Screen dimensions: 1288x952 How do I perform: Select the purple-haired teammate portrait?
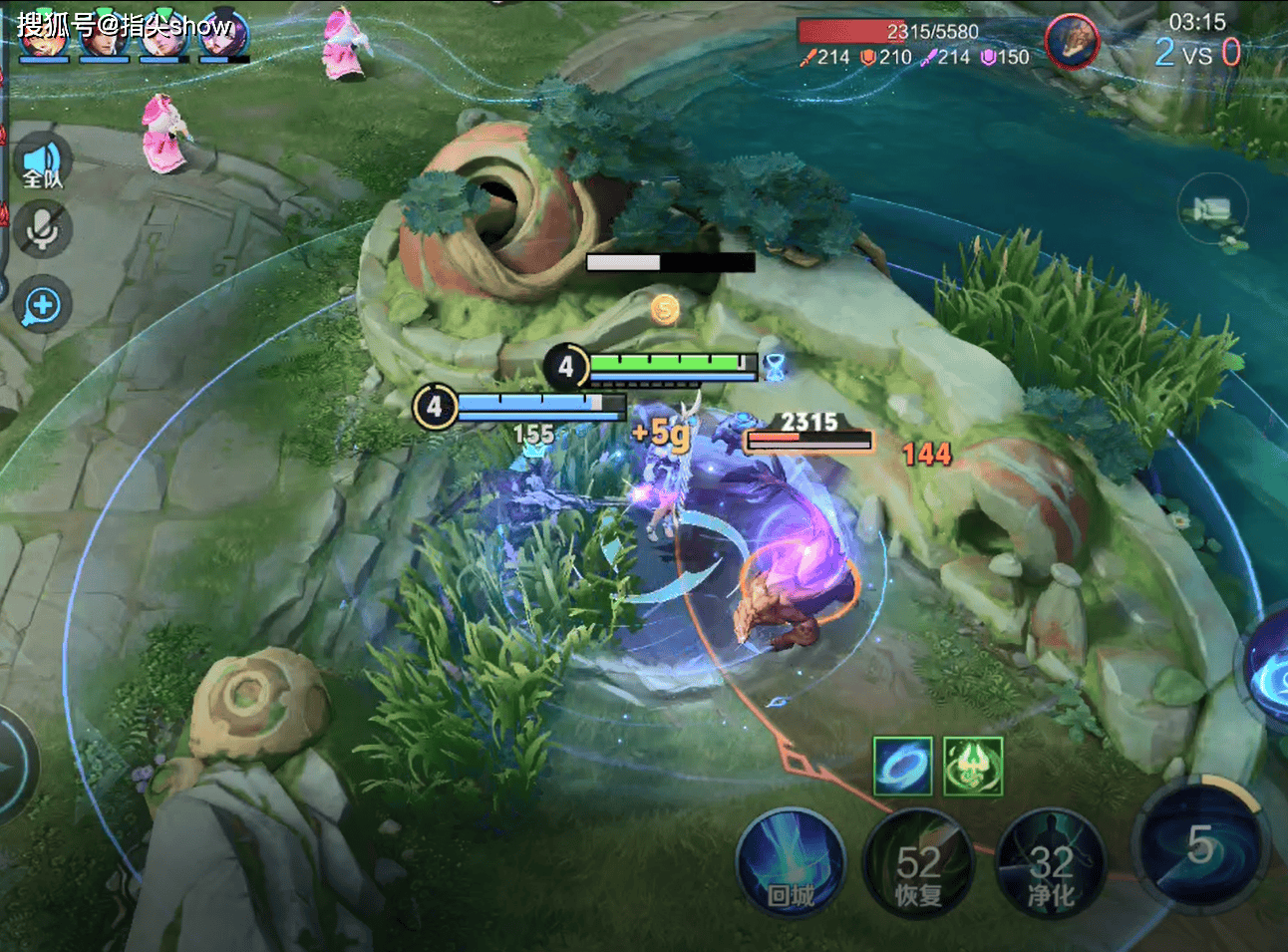[221, 35]
